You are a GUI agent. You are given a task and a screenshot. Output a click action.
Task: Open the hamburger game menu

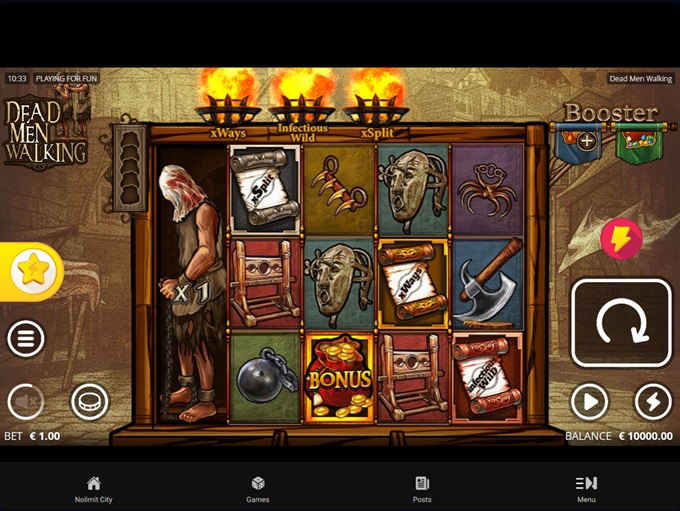[x=26, y=339]
